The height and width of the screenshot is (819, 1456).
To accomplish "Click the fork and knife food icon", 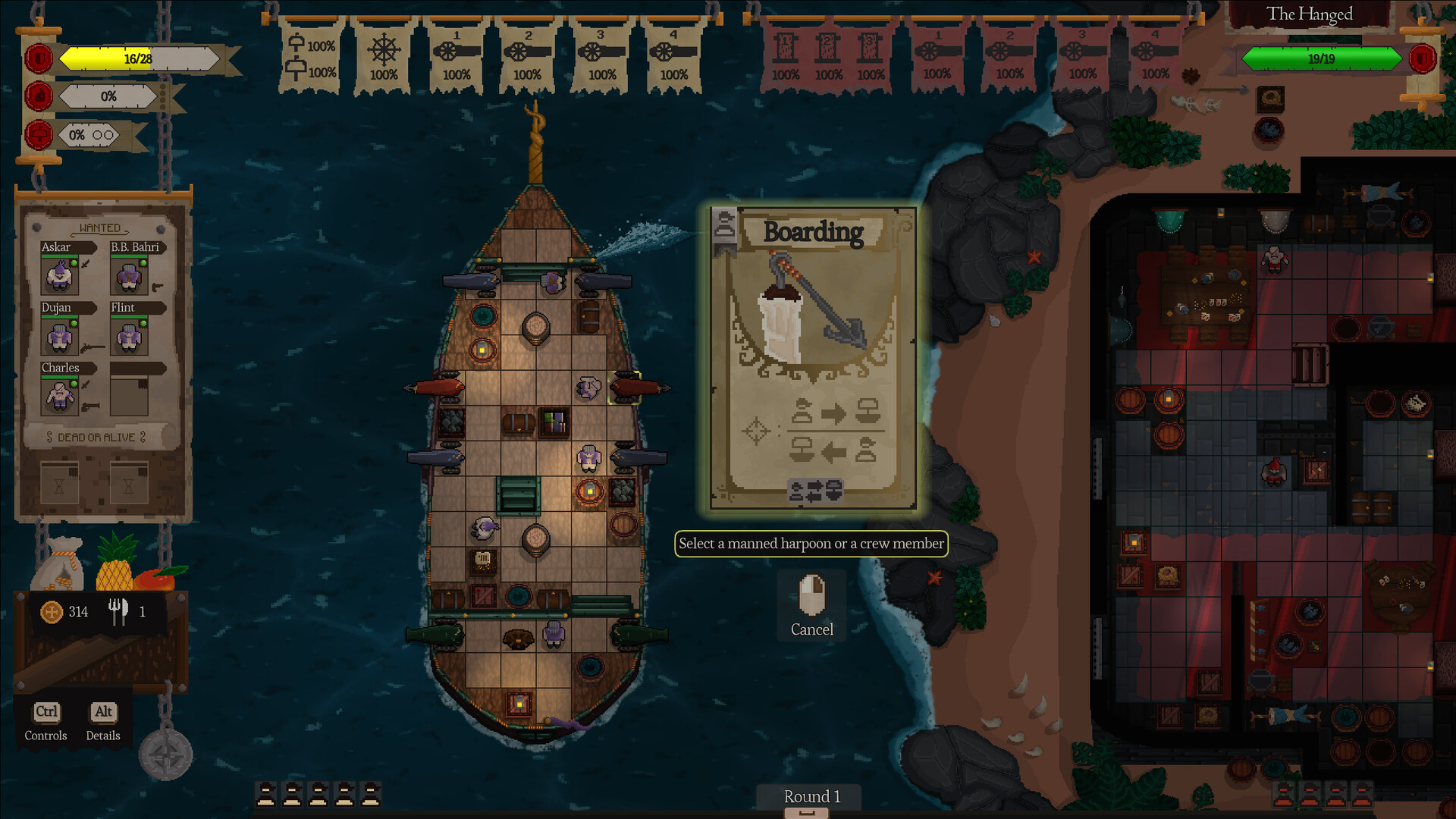I will pos(118,611).
